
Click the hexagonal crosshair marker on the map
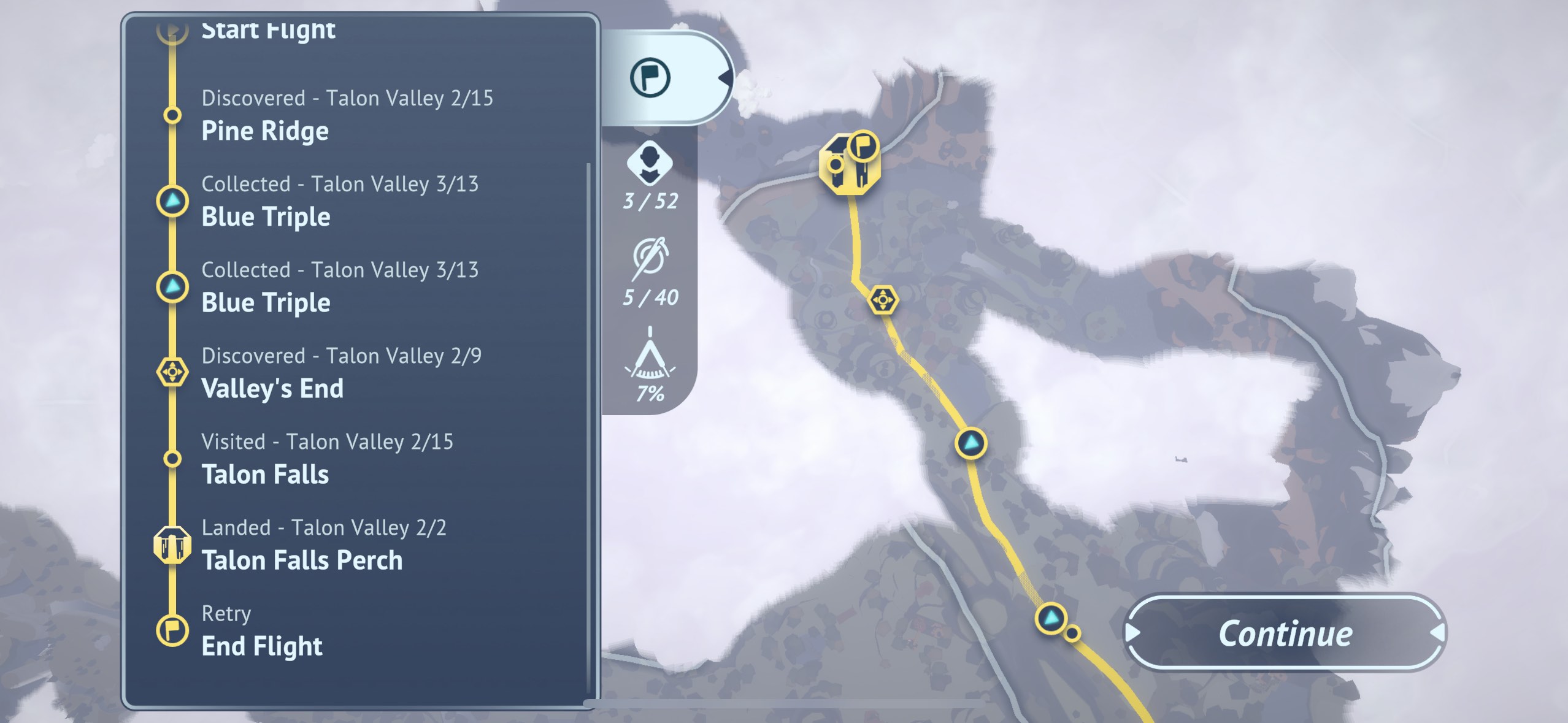pyautogui.click(x=883, y=300)
